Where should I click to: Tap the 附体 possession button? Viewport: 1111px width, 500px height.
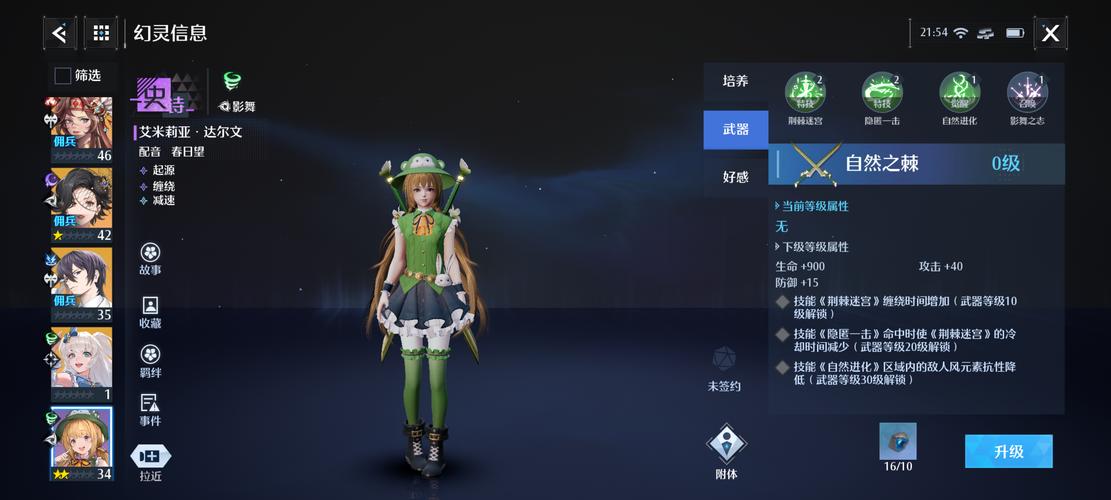[727, 451]
